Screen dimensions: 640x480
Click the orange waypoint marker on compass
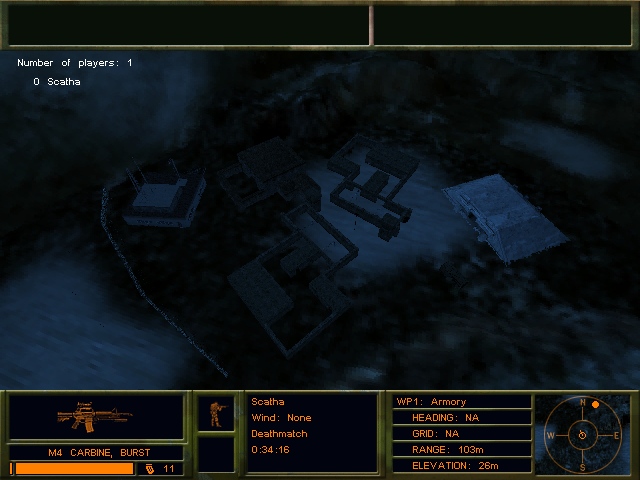(x=595, y=404)
